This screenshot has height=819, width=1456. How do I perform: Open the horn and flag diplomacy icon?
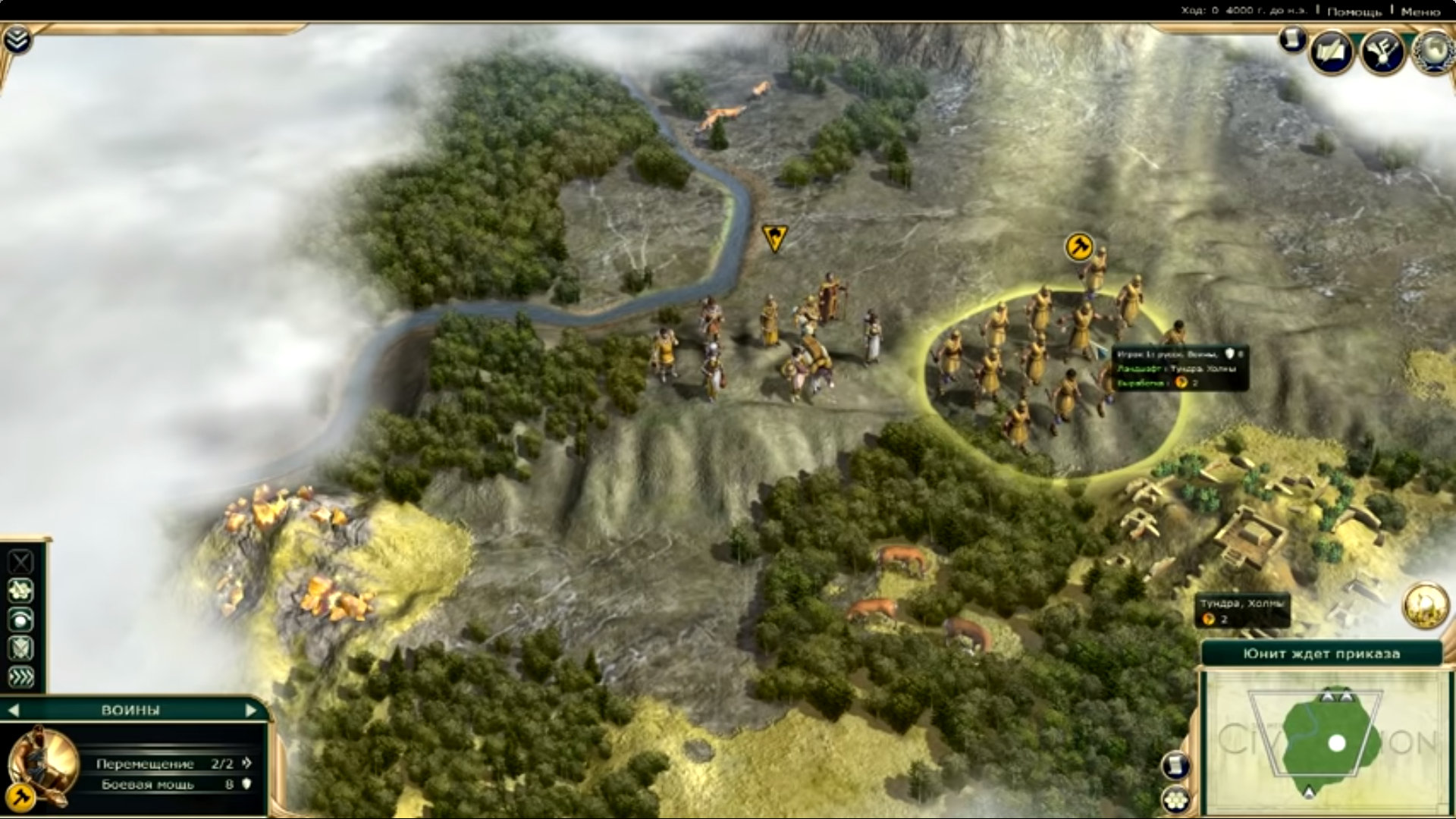[1382, 52]
